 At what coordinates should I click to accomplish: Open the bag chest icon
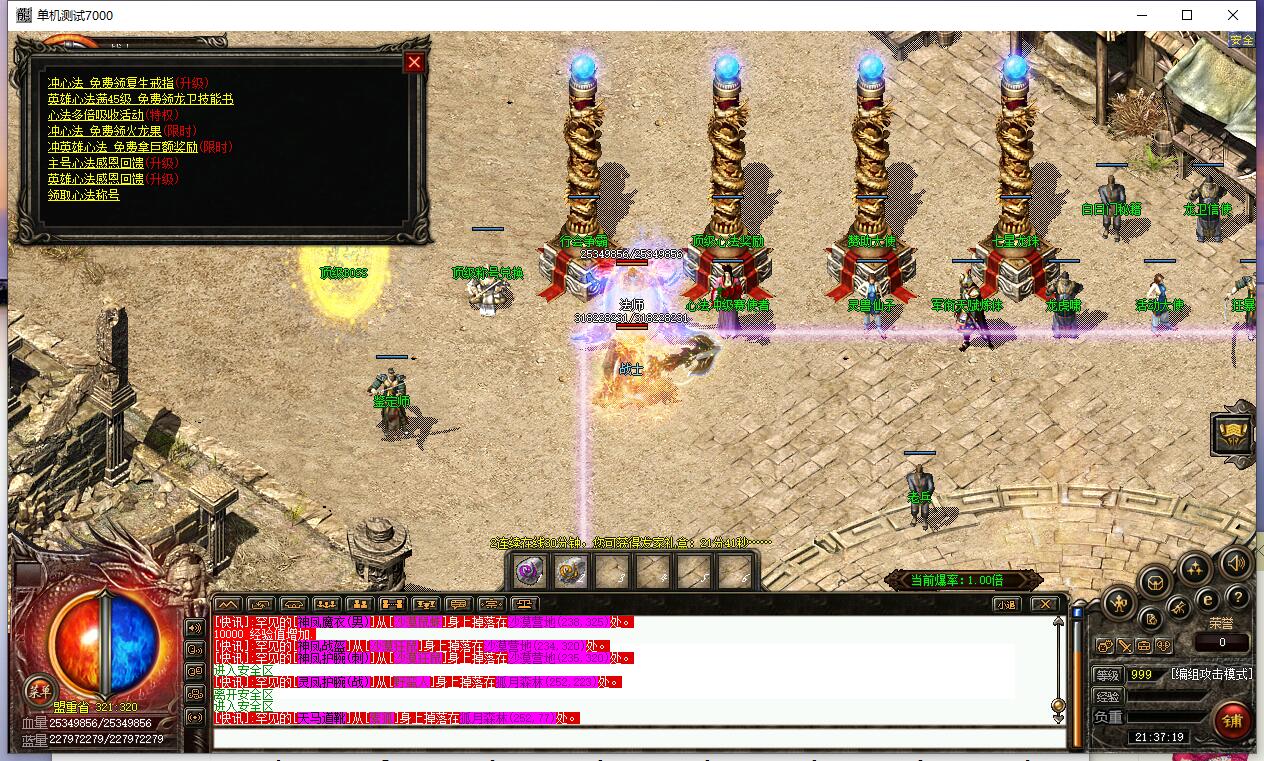pos(1156,581)
